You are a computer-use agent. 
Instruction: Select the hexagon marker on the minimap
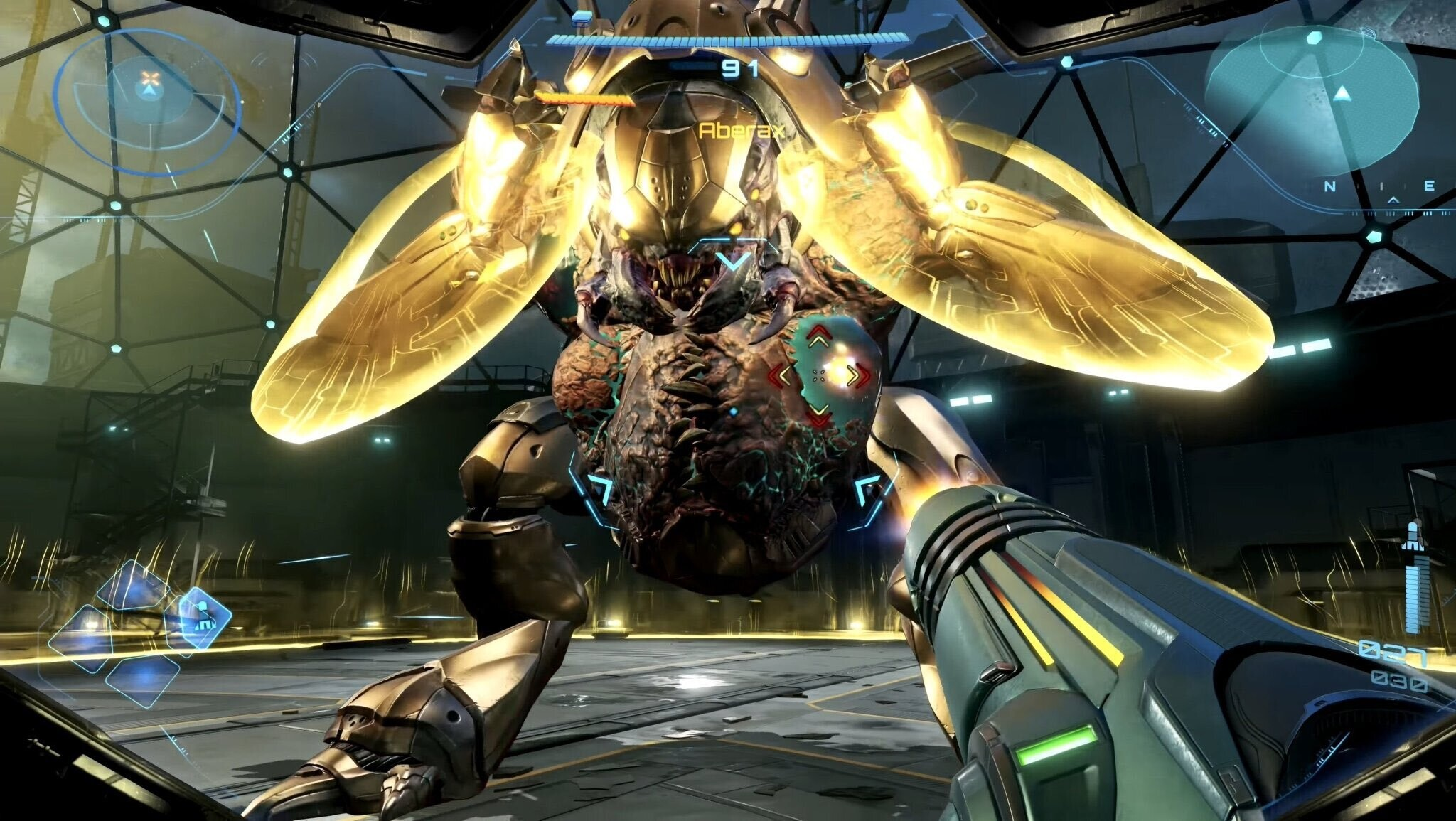pyautogui.click(x=1314, y=37)
